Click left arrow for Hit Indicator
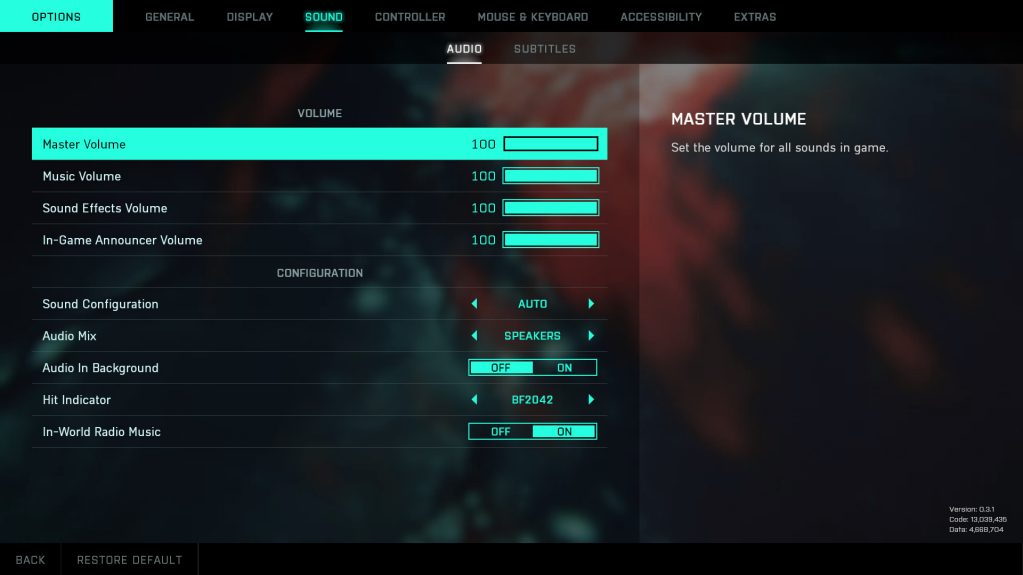 474,400
